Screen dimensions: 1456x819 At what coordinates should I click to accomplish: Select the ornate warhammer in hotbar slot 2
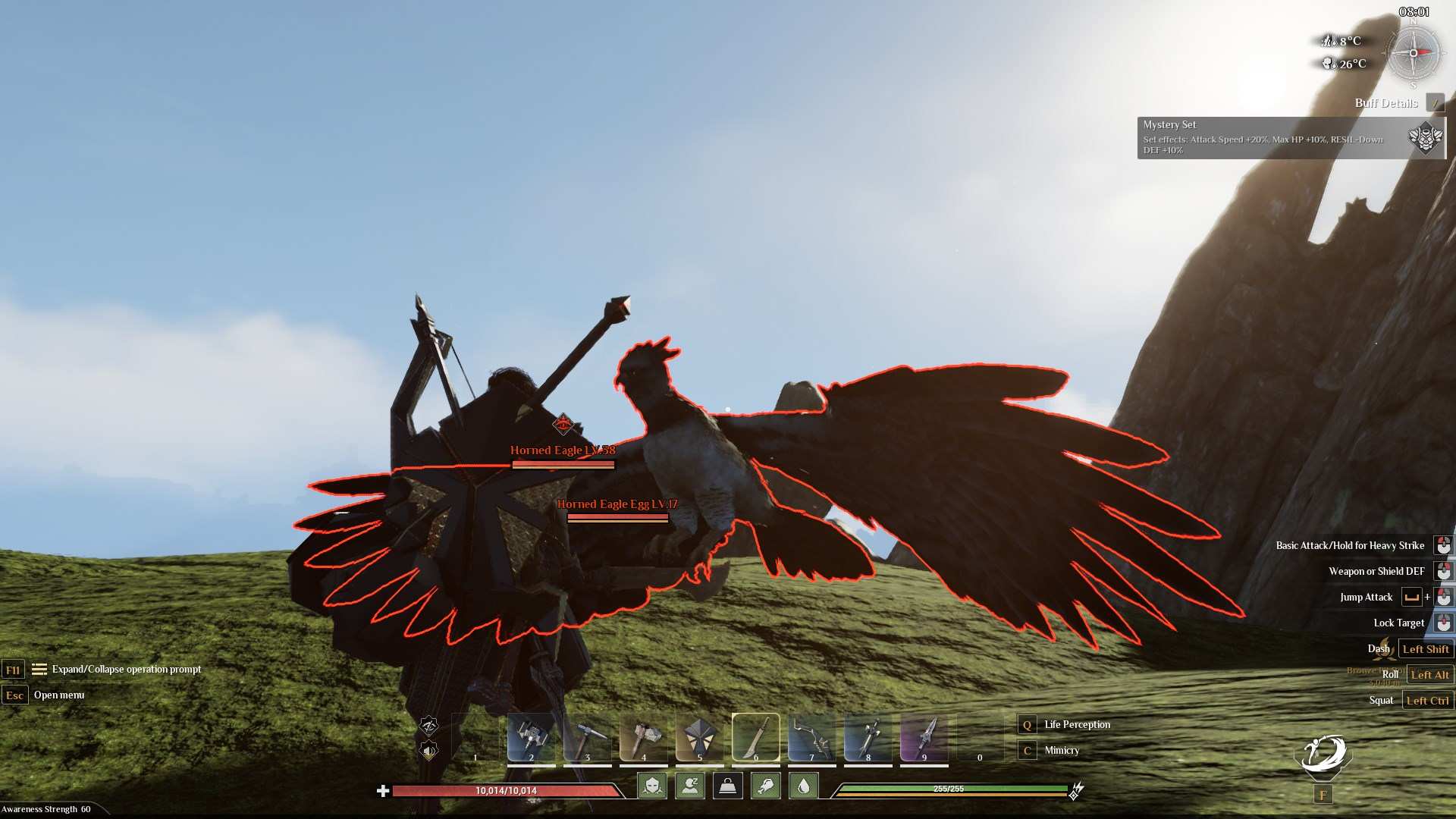pyautogui.click(x=531, y=736)
